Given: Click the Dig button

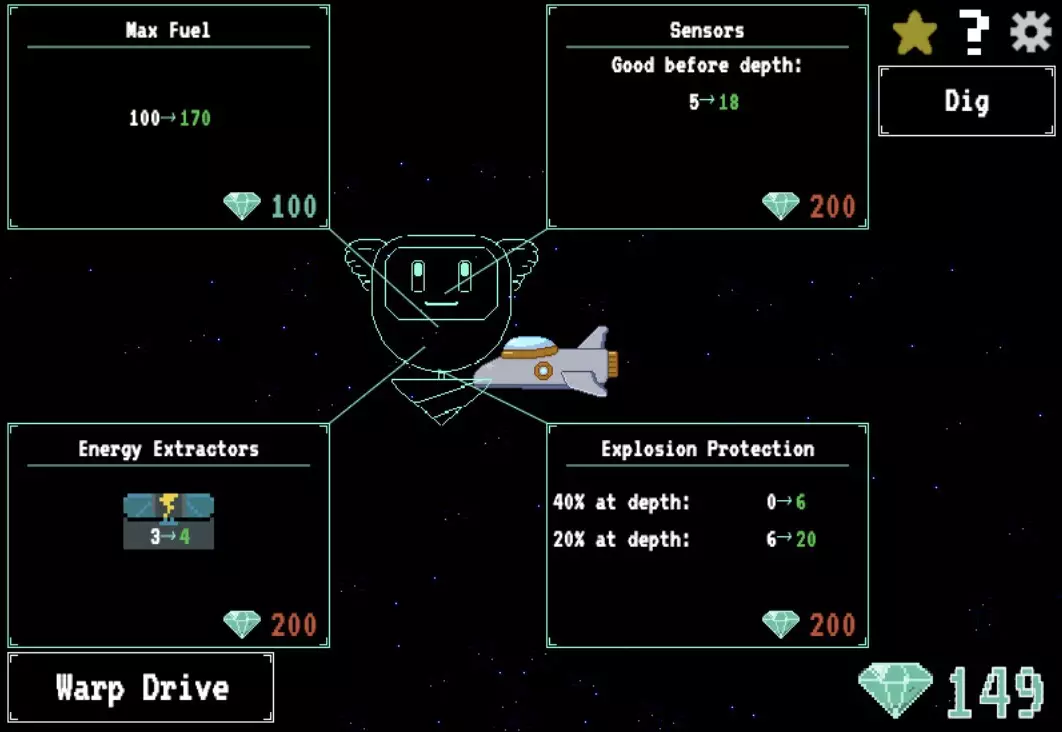Looking at the screenshot, I should pos(966,101).
